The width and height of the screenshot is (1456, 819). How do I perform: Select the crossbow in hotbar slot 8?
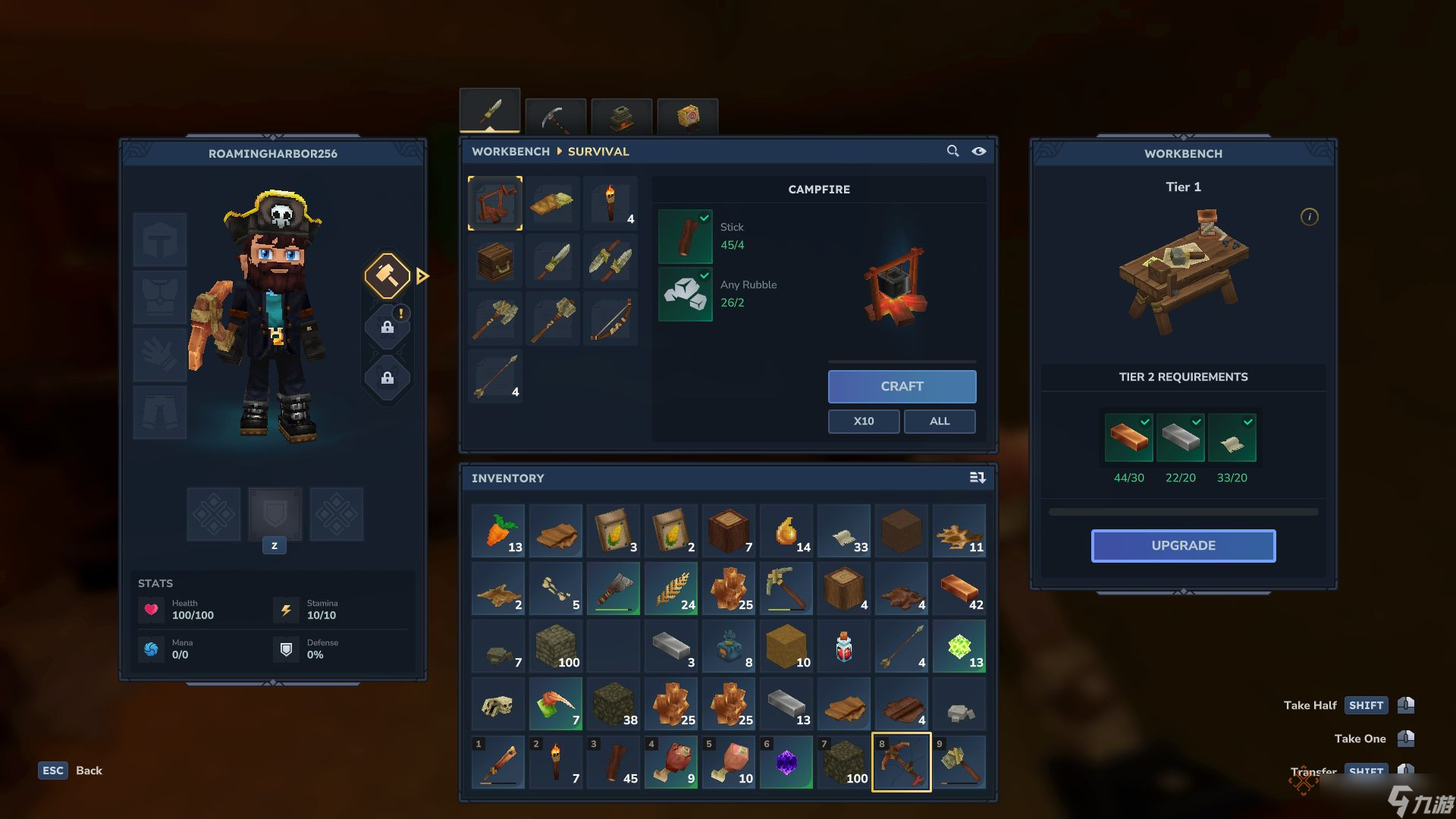pyautogui.click(x=901, y=762)
